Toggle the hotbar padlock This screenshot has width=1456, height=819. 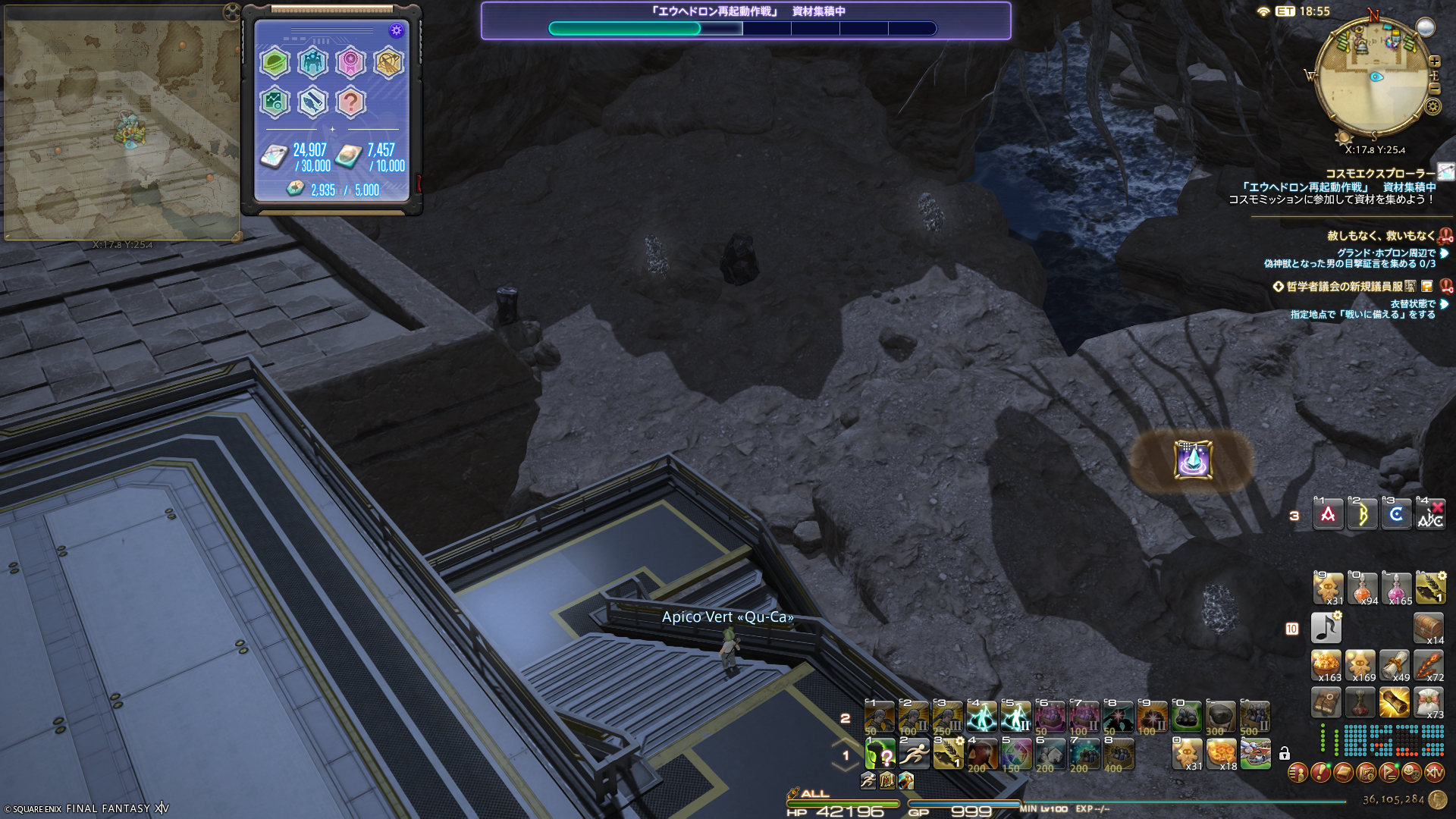pyautogui.click(x=1284, y=754)
